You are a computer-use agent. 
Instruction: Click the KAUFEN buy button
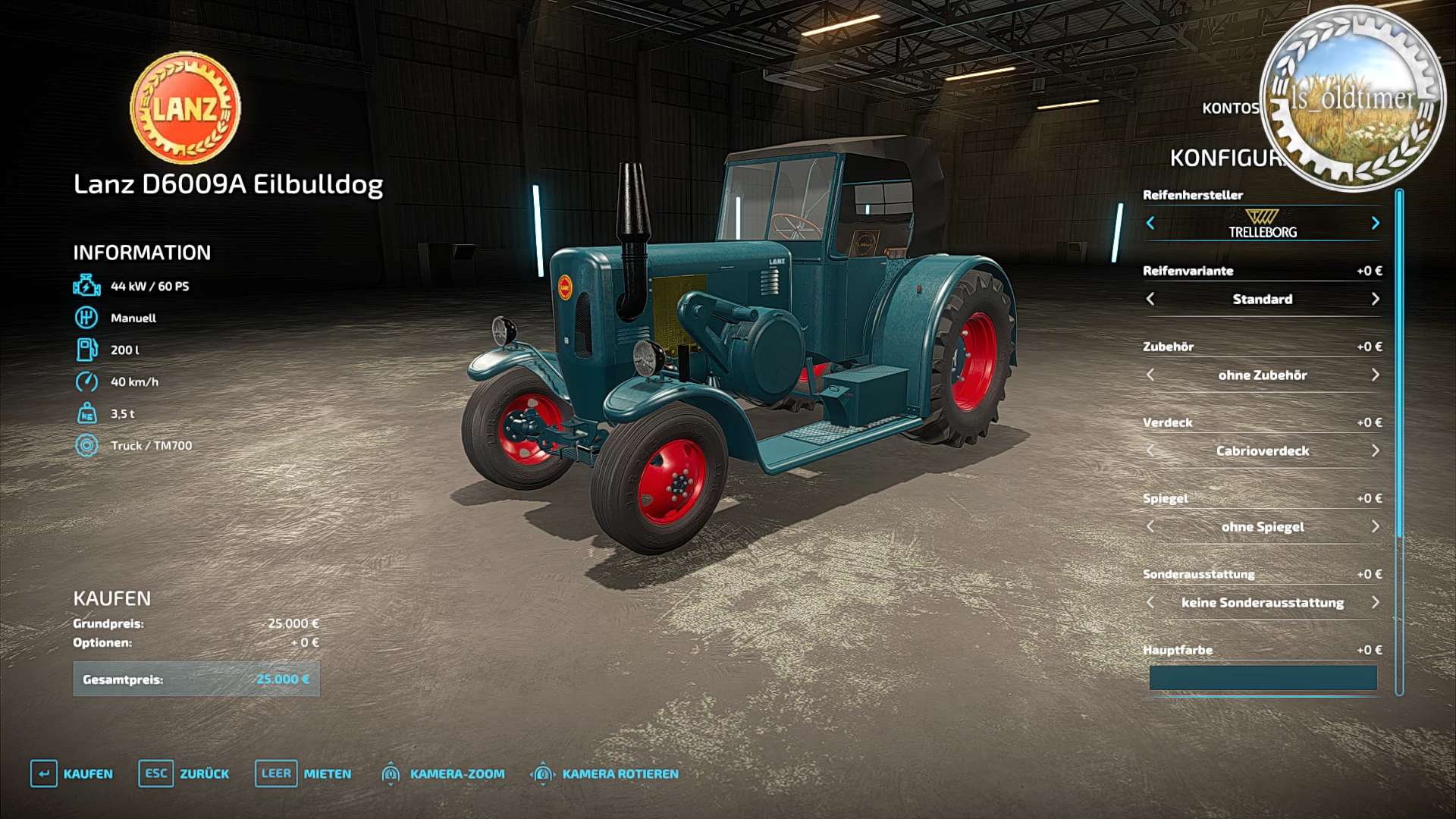pos(73,773)
